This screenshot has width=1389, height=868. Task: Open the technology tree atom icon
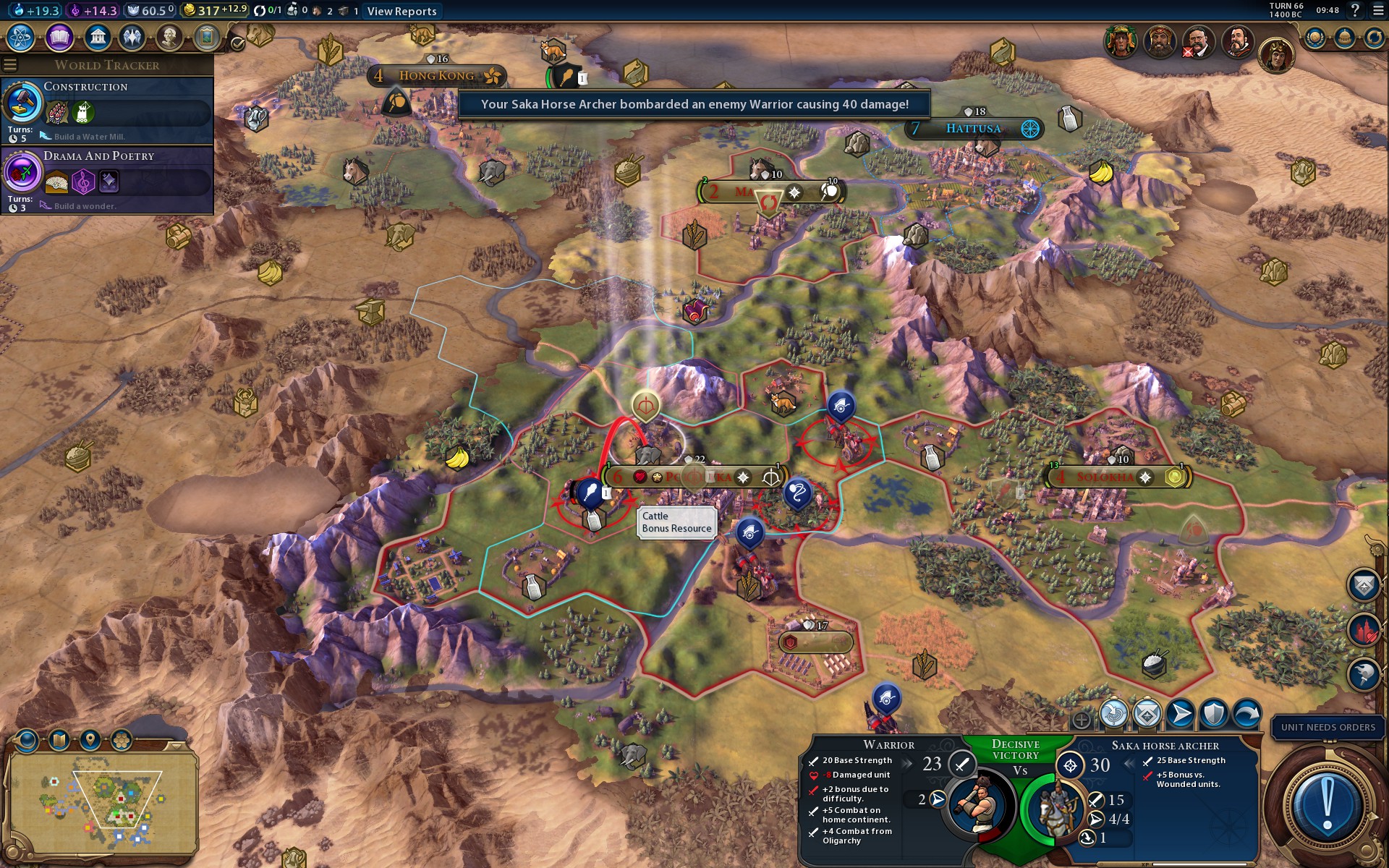tap(21, 37)
